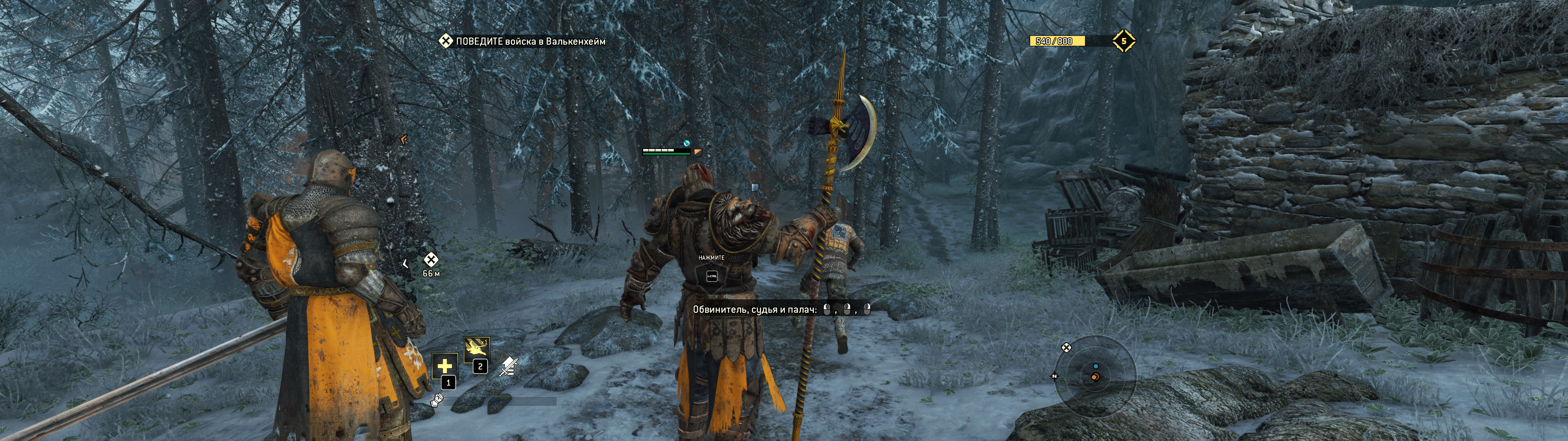Select the white sword buff icon
1568x441 pixels.
coord(508,366)
